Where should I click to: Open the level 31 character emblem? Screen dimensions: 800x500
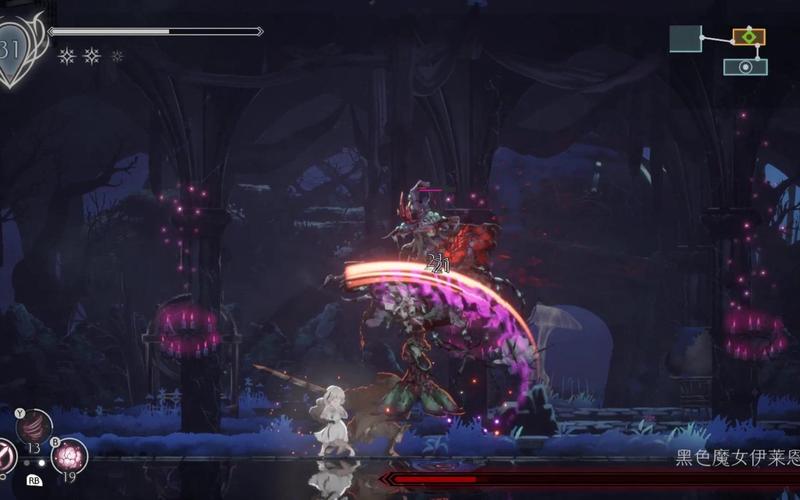(x=18, y=48)
